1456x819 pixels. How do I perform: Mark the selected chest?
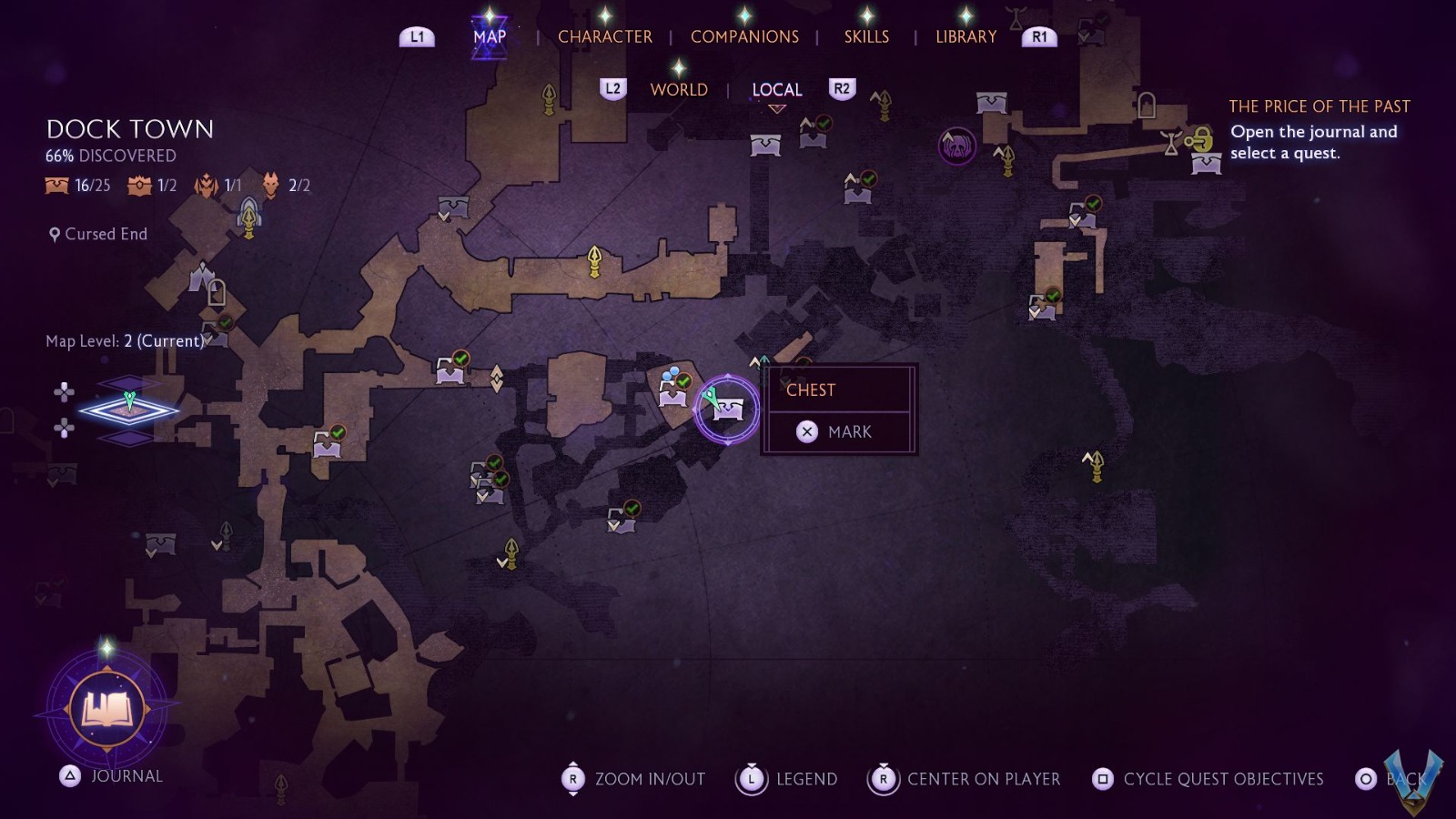[x=838, y=431]
